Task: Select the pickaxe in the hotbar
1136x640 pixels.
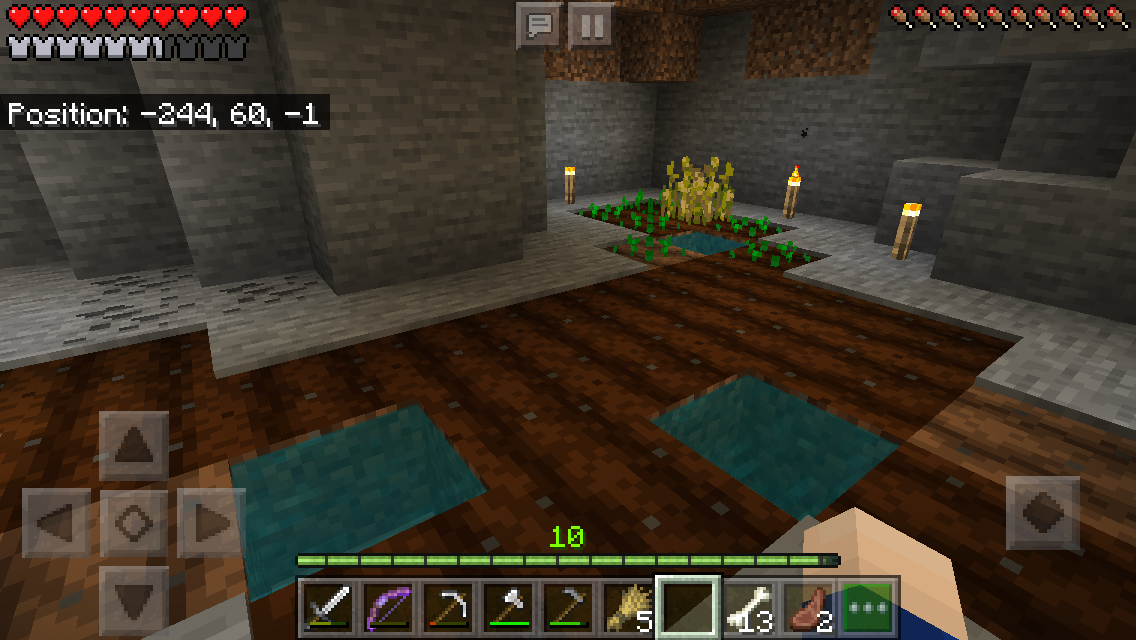Action: (448, 607)
